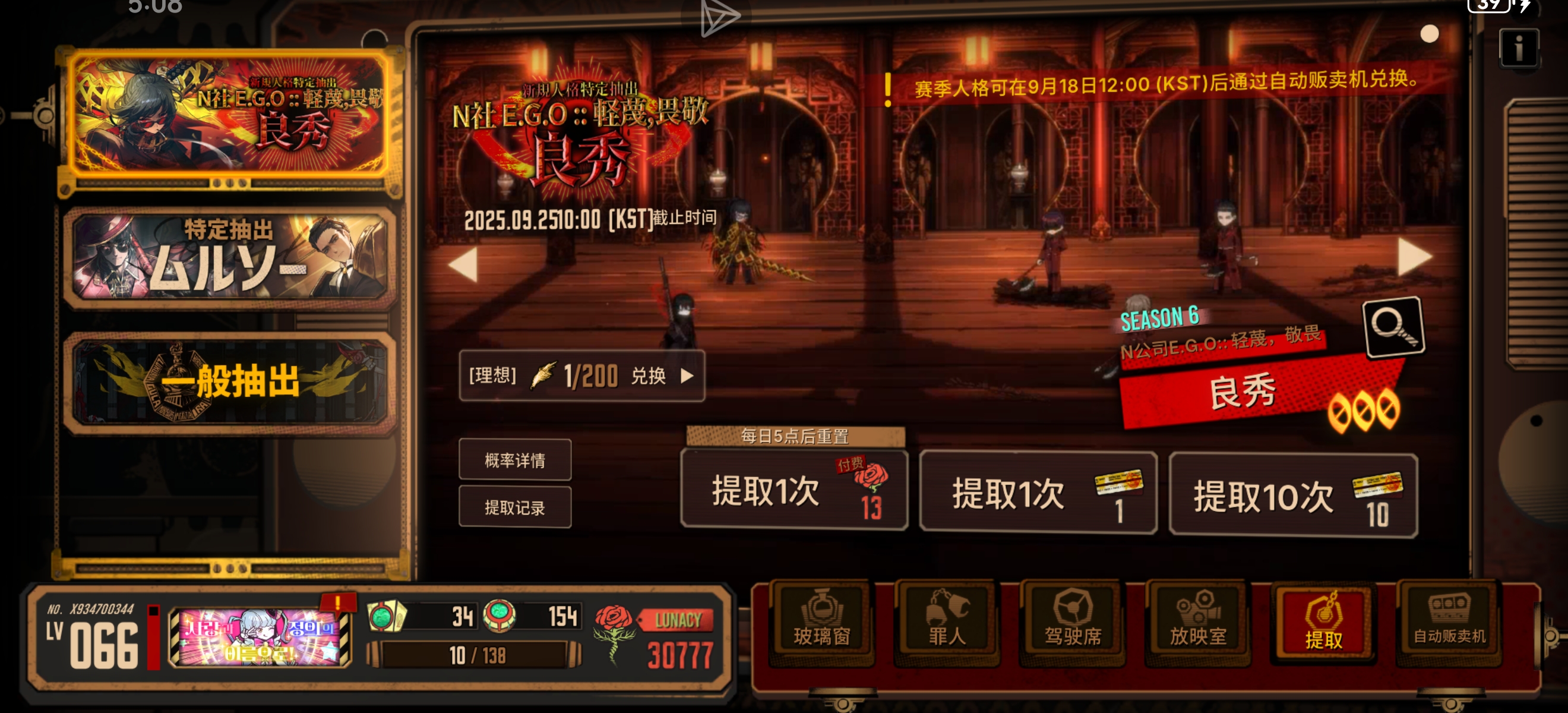Viewport: 1568px width, 713px height.
Task: Open the 玻璃窗 (window) menu icon
Action: click(x=821, y=621)
